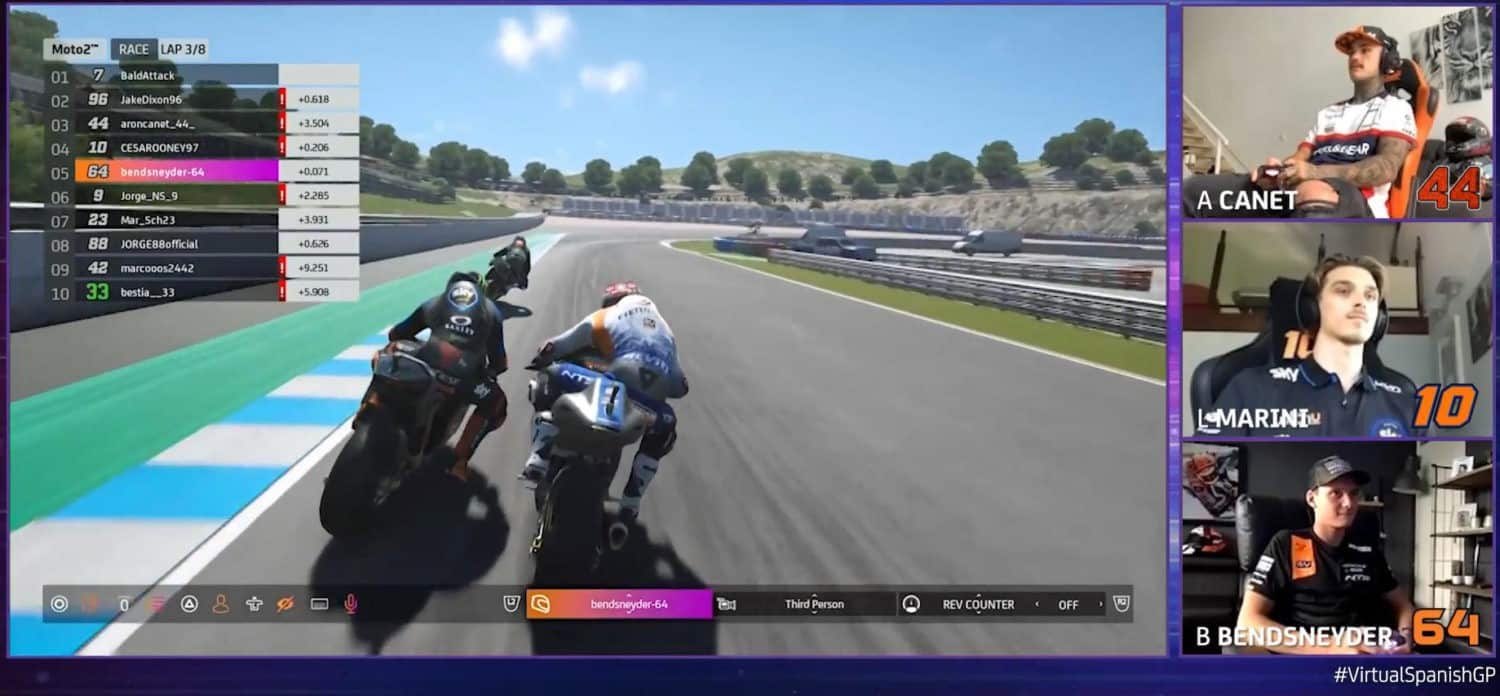Click the white concentric circle icon
This screenshot has height=696, width=1500.
(x=59, y=604)
